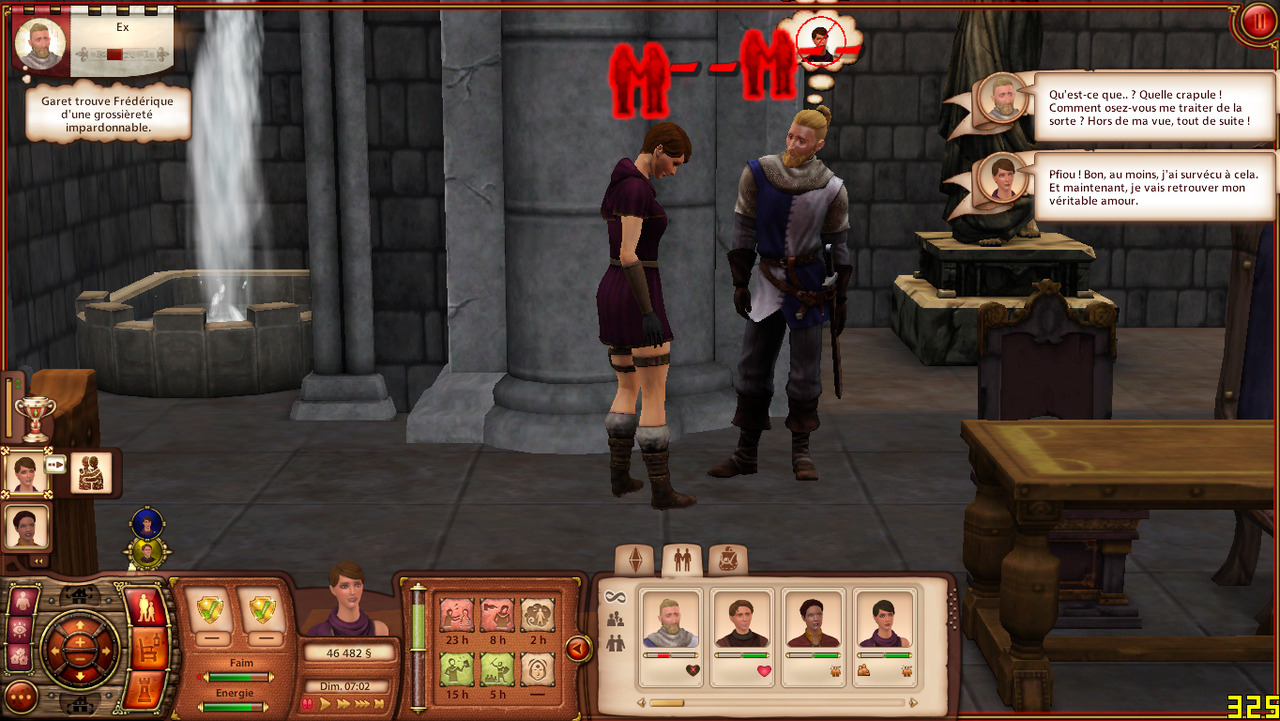Screen dimensions: 1280x721
Task: Open the quest trophy goblet
Action: click(35, 418)
